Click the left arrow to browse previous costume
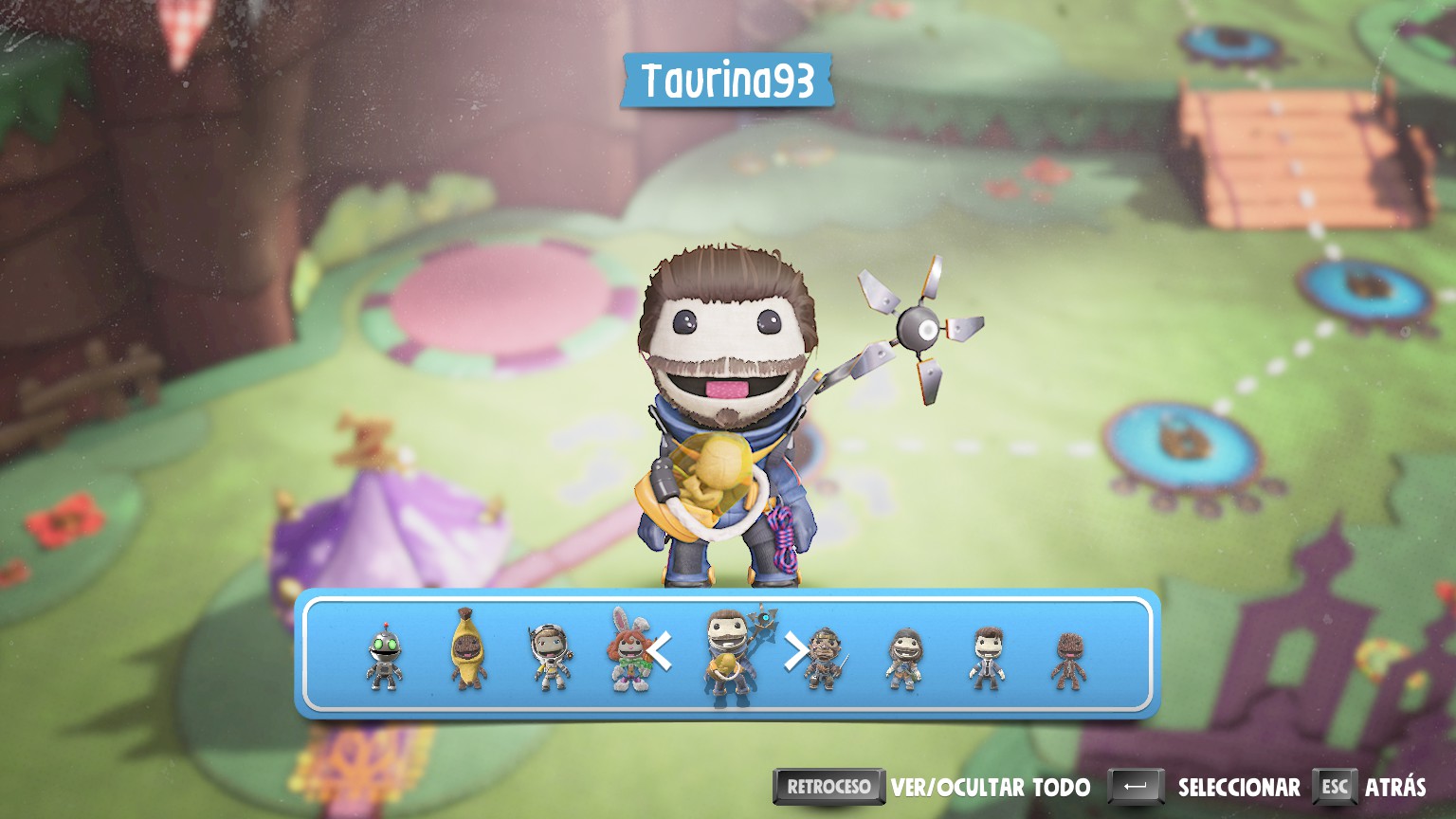This screenshot has height=819, width=1456. coord(661,652)
